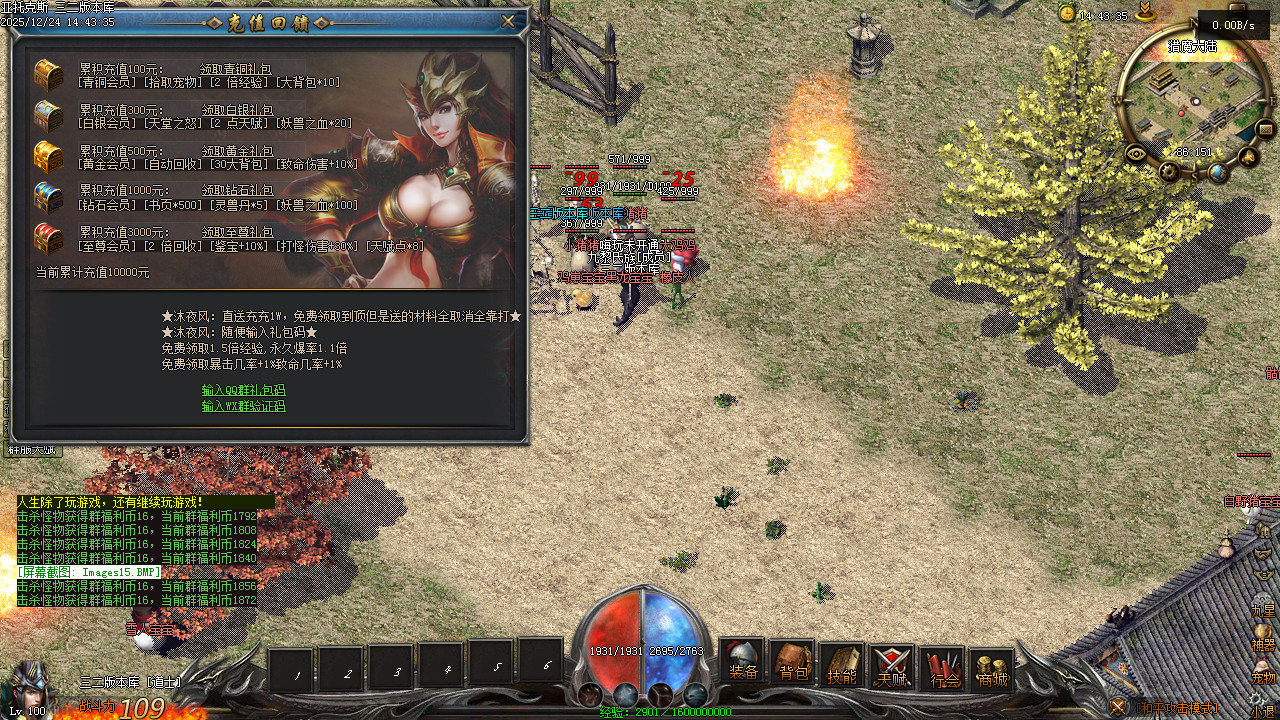Viewport: 1280px width, 720px height.
Task: Click the 输入QQ群礼包码 link
Action: pyautogui.click(x=243, y=390)
